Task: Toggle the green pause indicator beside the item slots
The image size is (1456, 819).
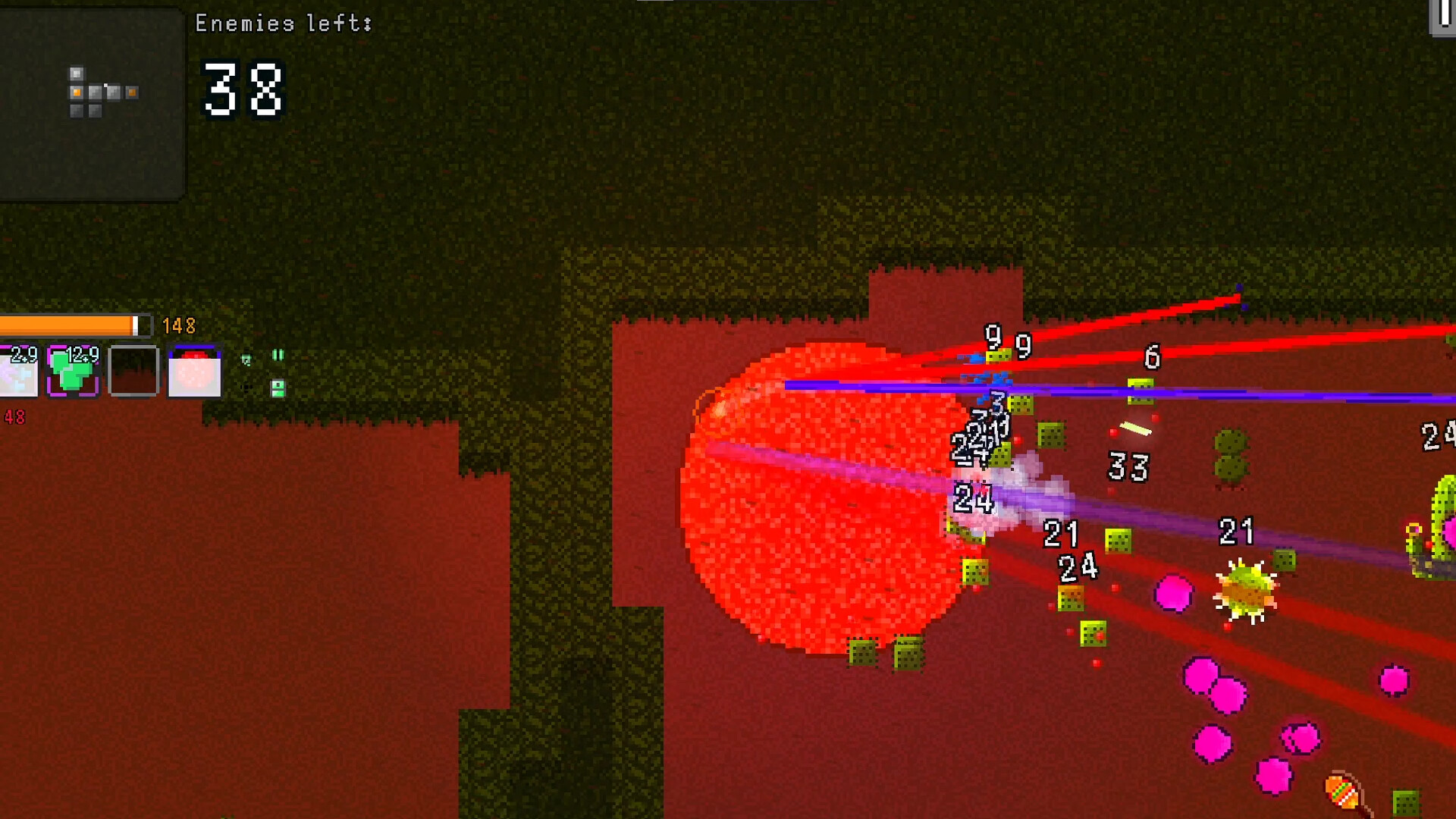Action: pos(278,354)
